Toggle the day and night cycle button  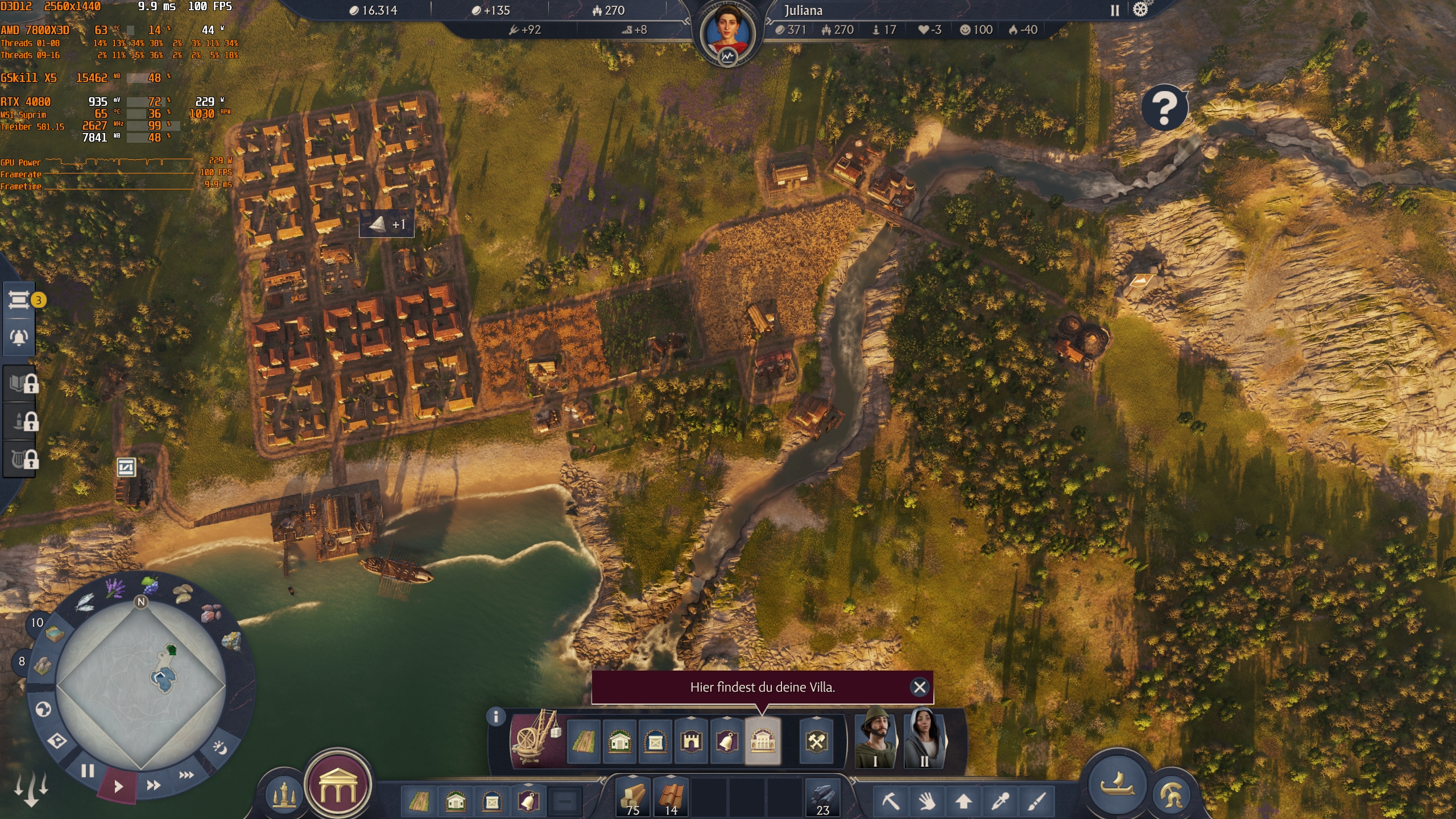tap(220, 747)
